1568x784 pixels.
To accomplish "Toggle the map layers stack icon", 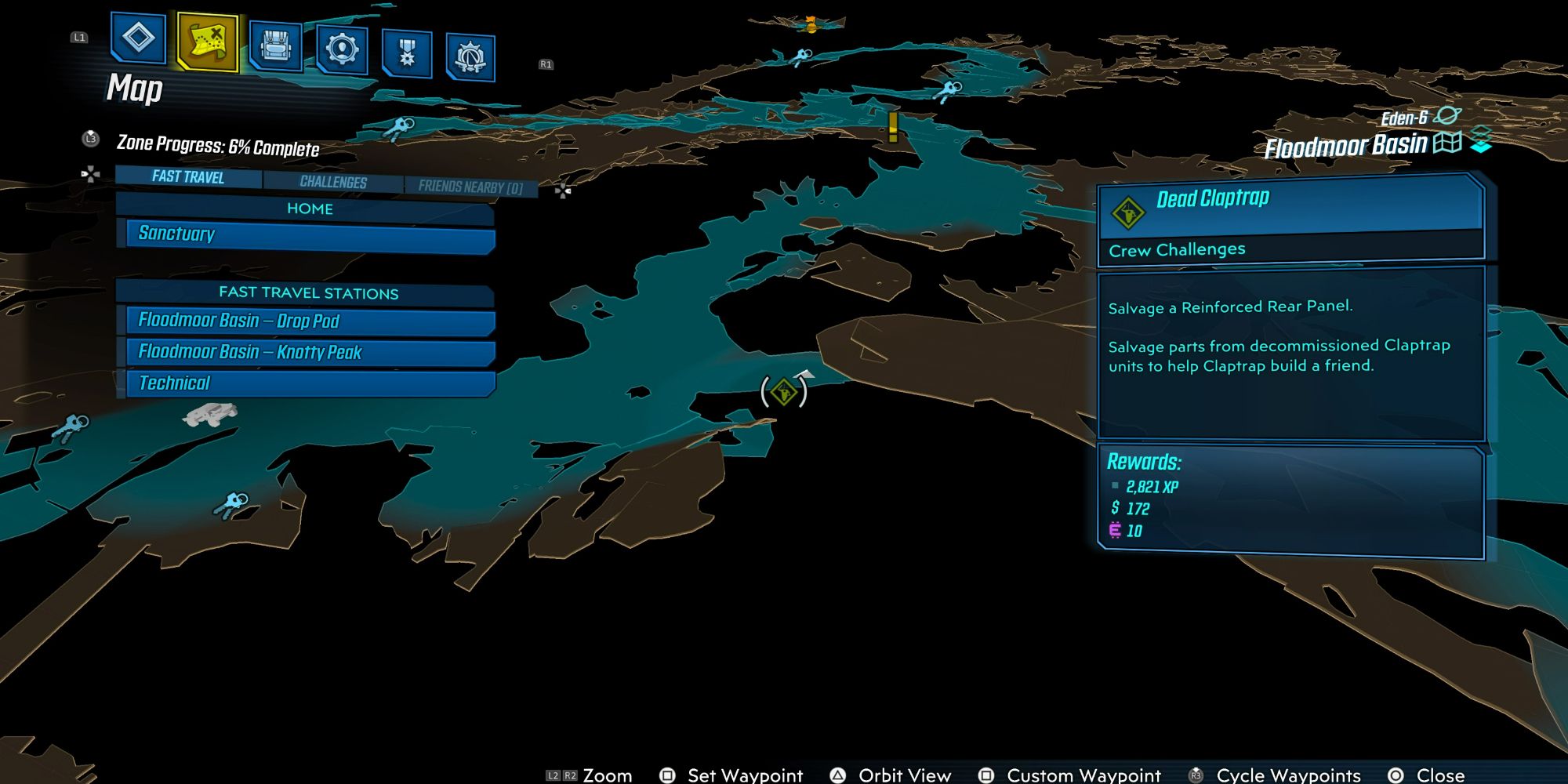I will coord(1481,140).
